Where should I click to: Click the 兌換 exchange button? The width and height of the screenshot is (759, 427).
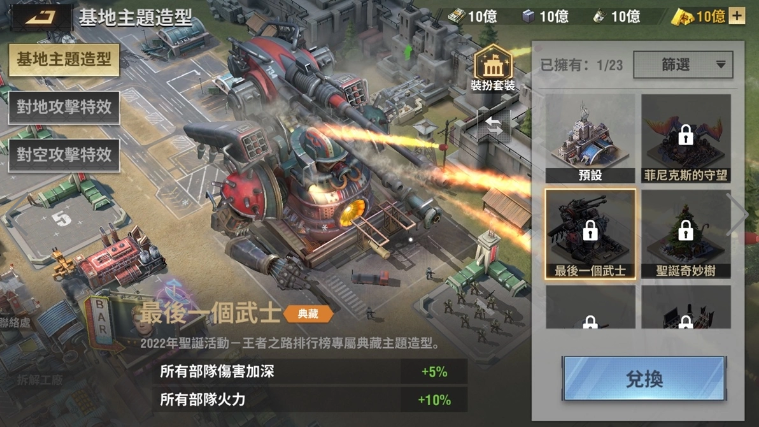(644, 380)
